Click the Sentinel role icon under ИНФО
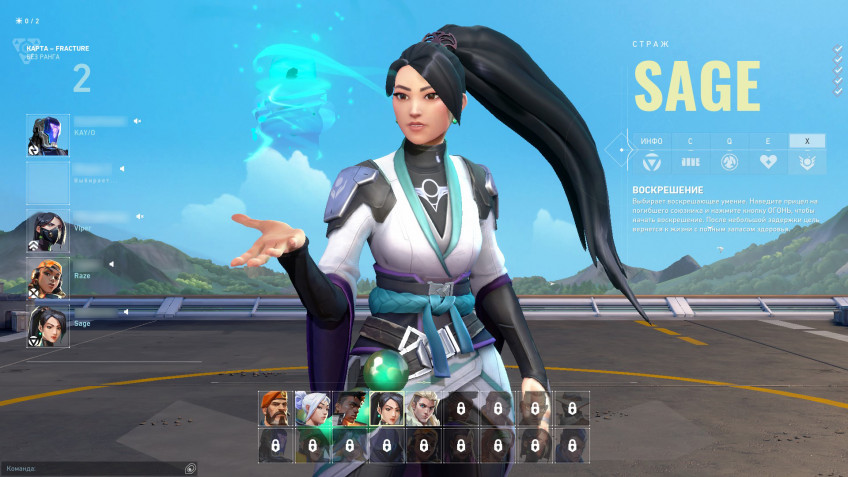 [x=650, y=162]
